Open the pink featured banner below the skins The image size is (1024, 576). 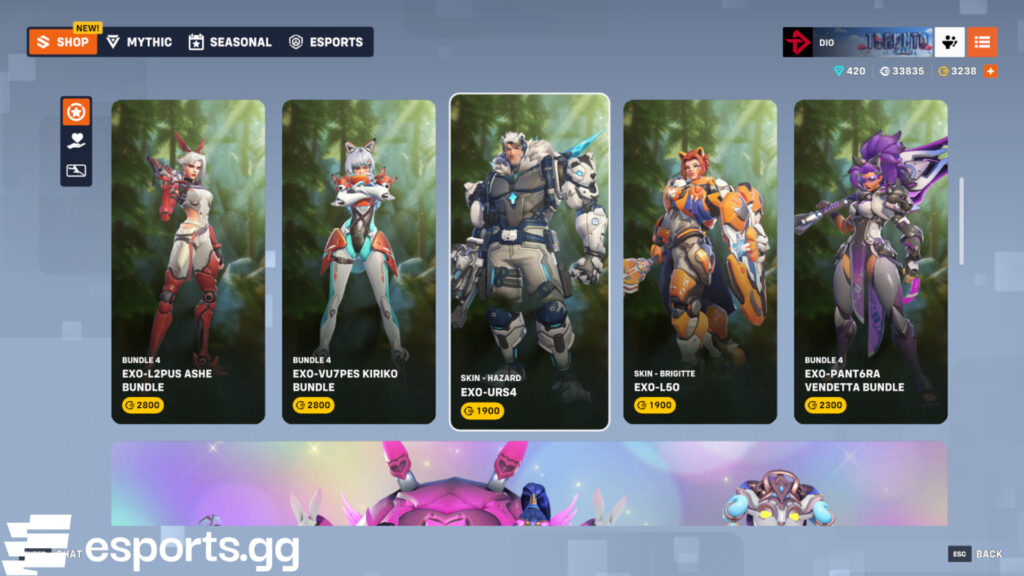click(x=529, y=483)
